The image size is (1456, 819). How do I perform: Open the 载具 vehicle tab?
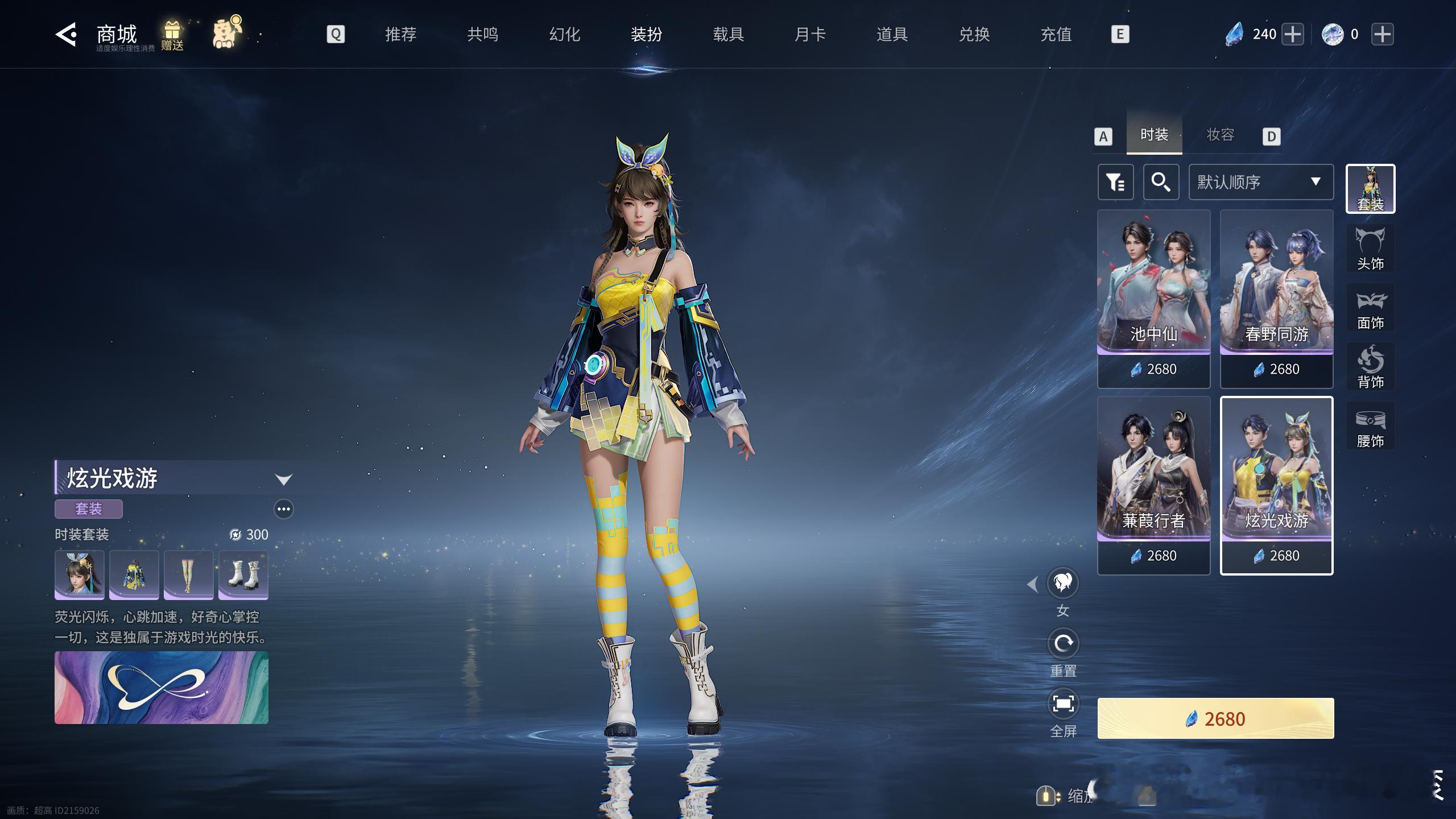pos(728,35)
